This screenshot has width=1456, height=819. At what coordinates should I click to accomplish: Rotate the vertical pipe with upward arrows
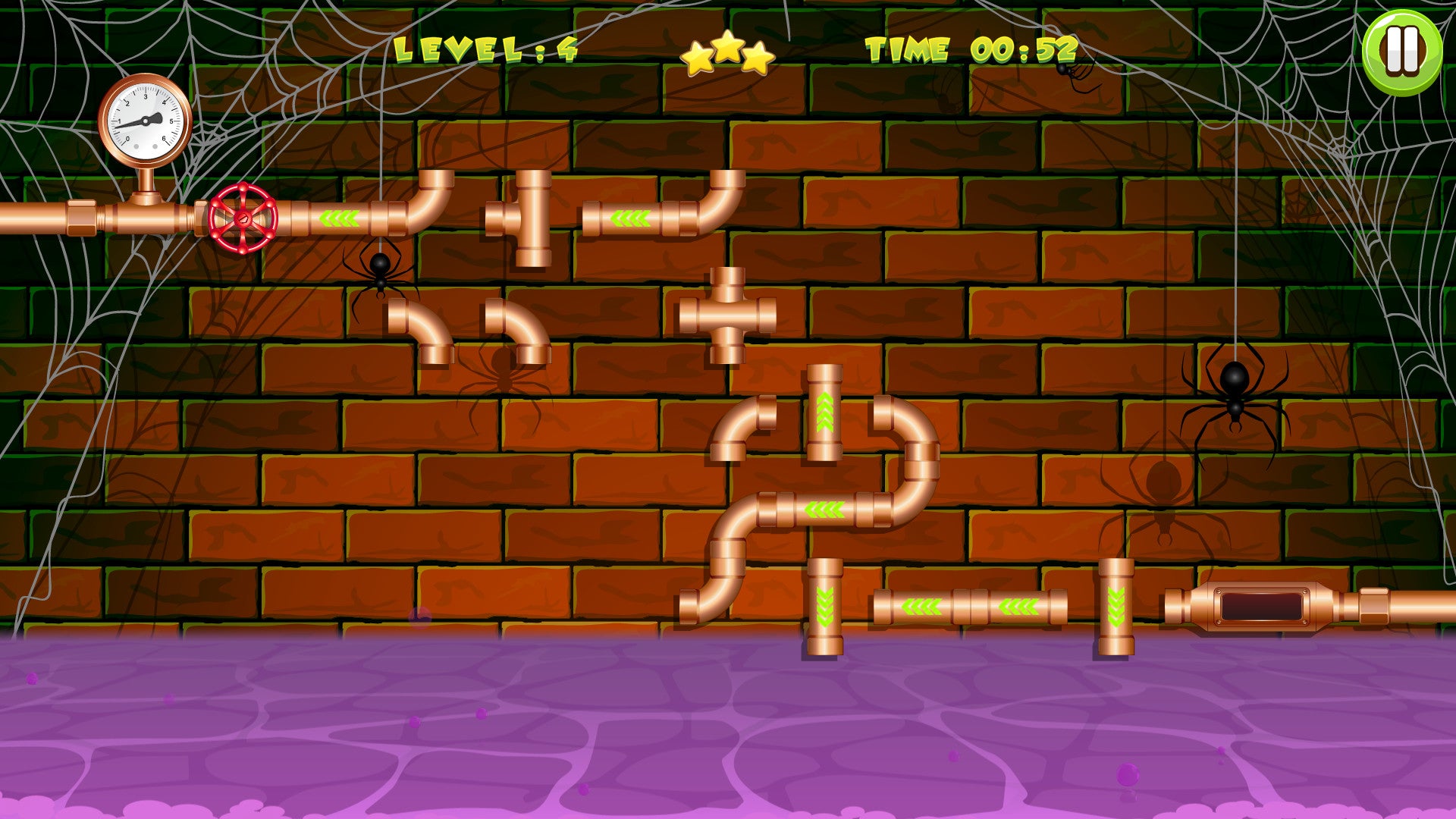824,413
